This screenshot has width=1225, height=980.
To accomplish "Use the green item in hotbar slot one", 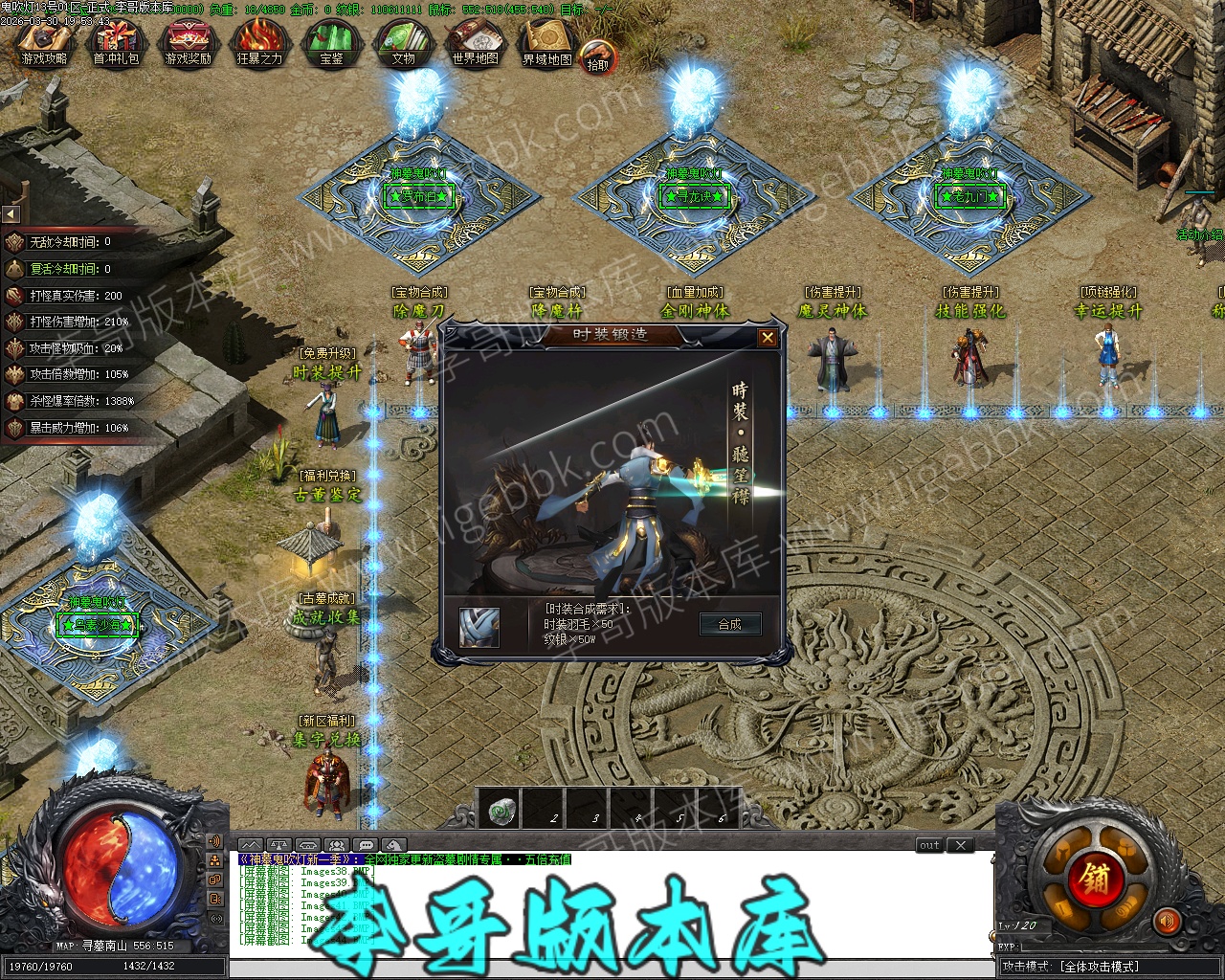I will click(503, 812).
